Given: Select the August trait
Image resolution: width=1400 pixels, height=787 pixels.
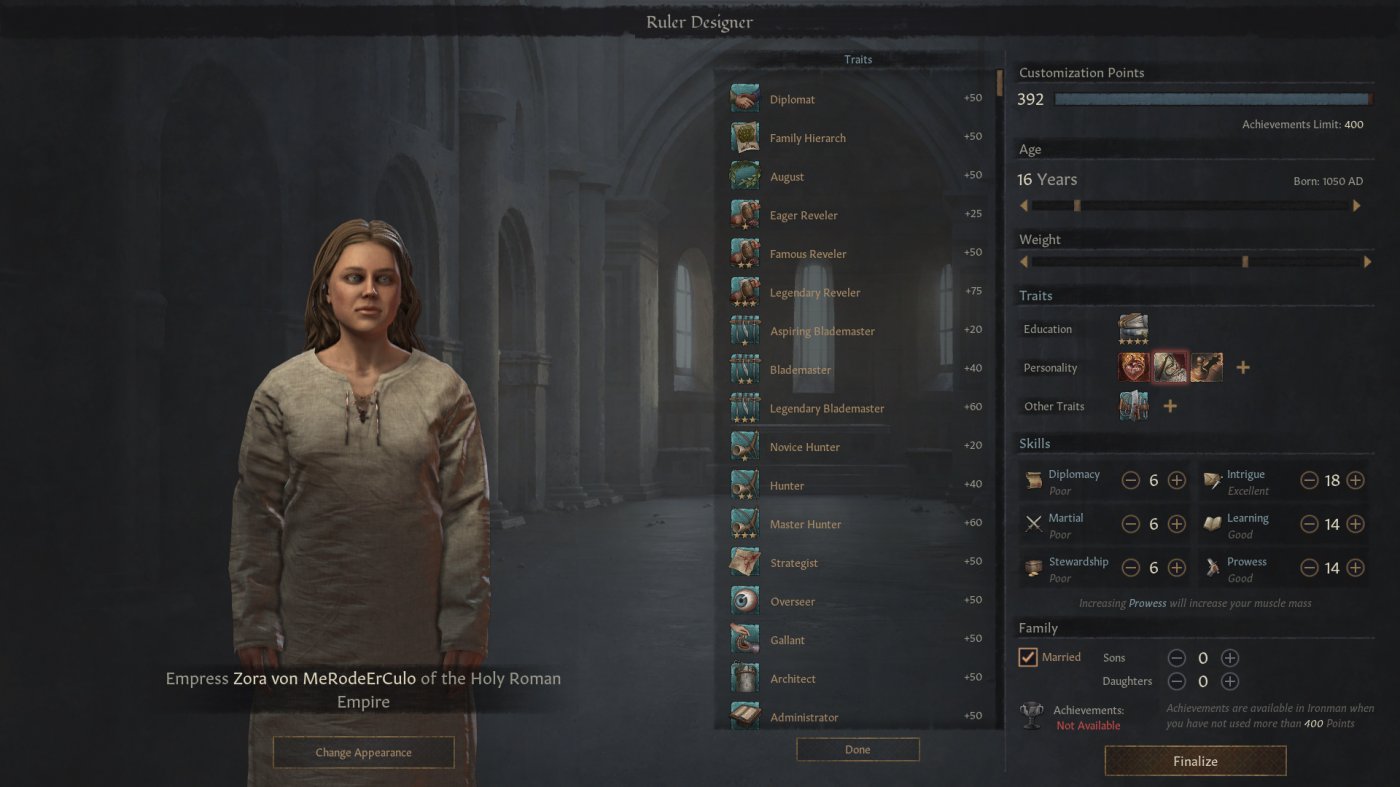Looking at the screenshot, I should [744, 176].
